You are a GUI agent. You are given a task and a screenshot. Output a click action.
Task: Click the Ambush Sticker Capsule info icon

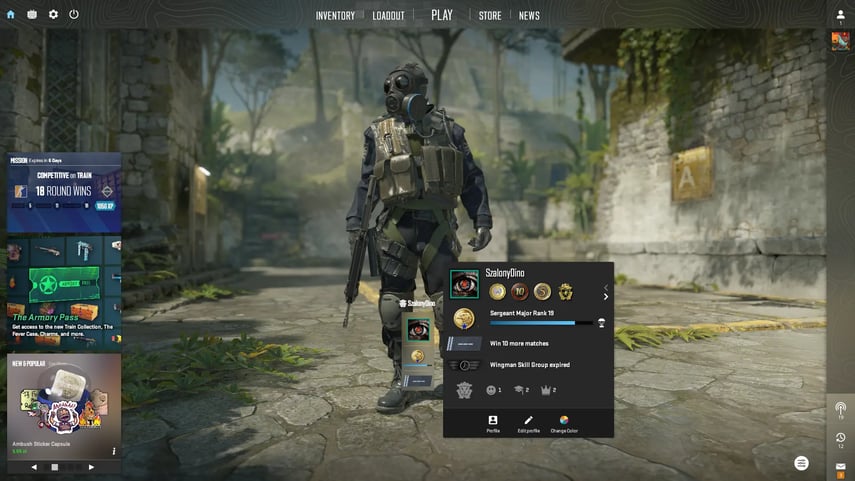pyautogui.click(x=114, y=451)
